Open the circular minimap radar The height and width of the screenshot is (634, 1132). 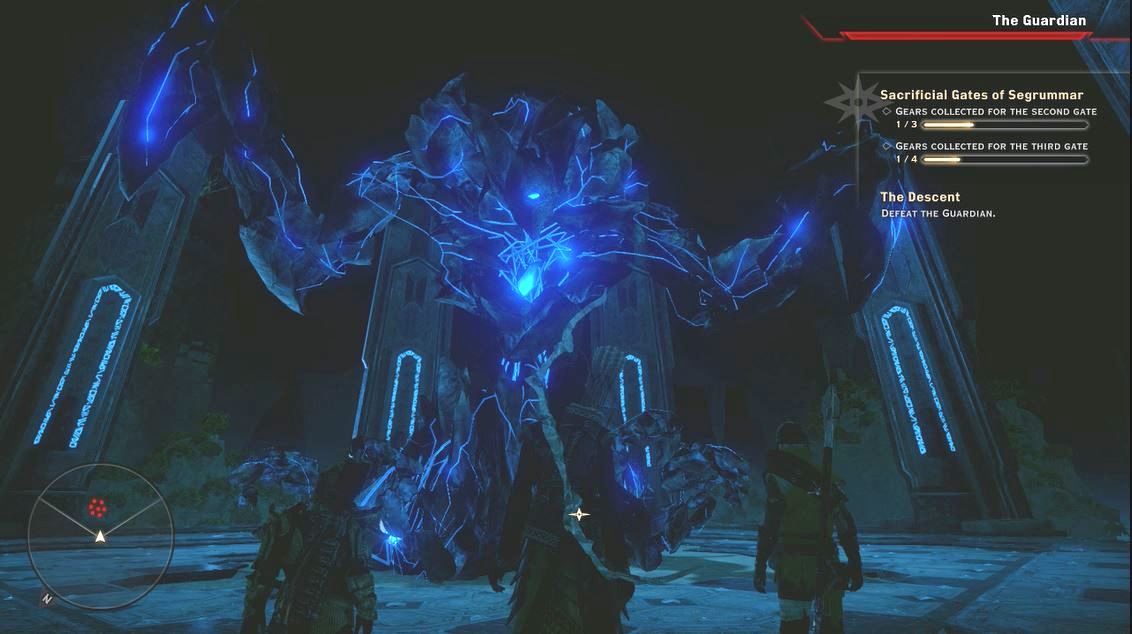click(x=100, y=530)
